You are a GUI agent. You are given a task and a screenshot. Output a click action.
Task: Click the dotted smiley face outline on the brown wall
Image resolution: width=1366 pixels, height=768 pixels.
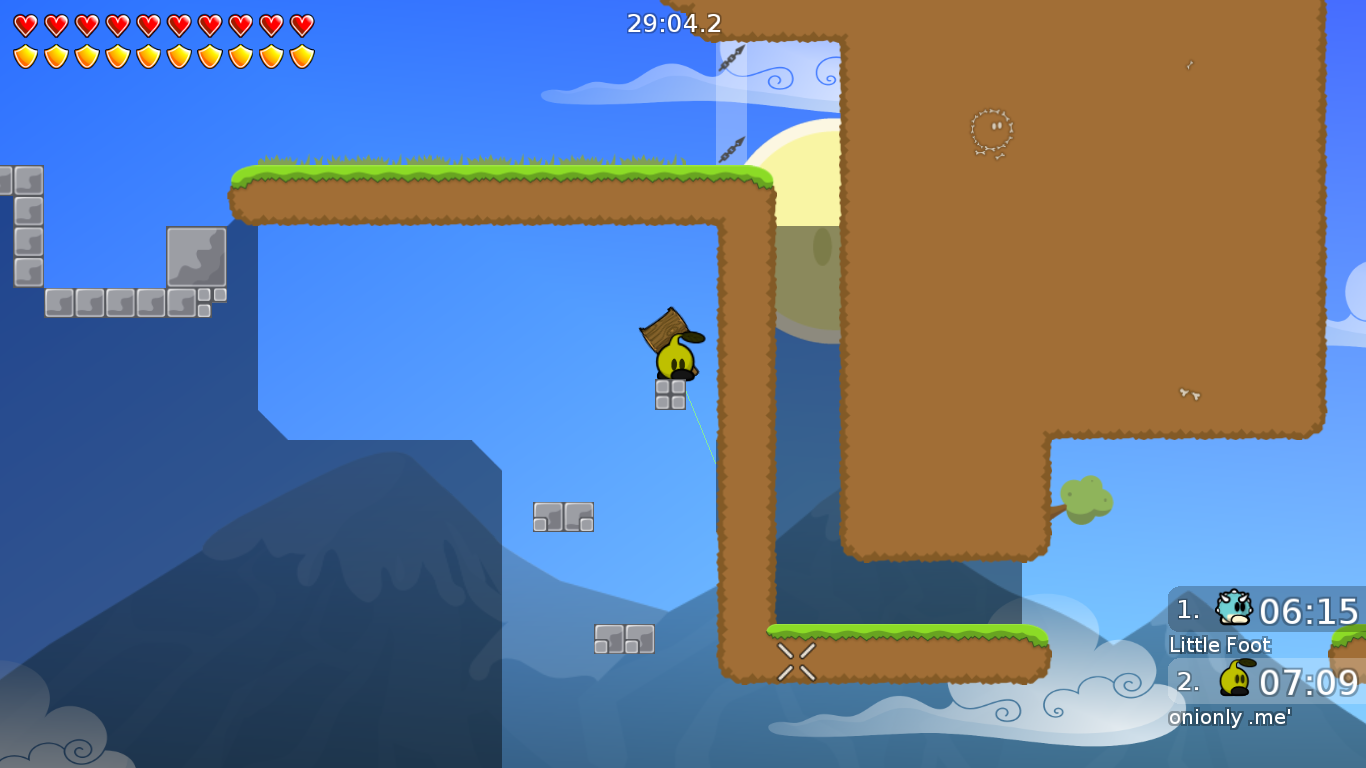990,130
